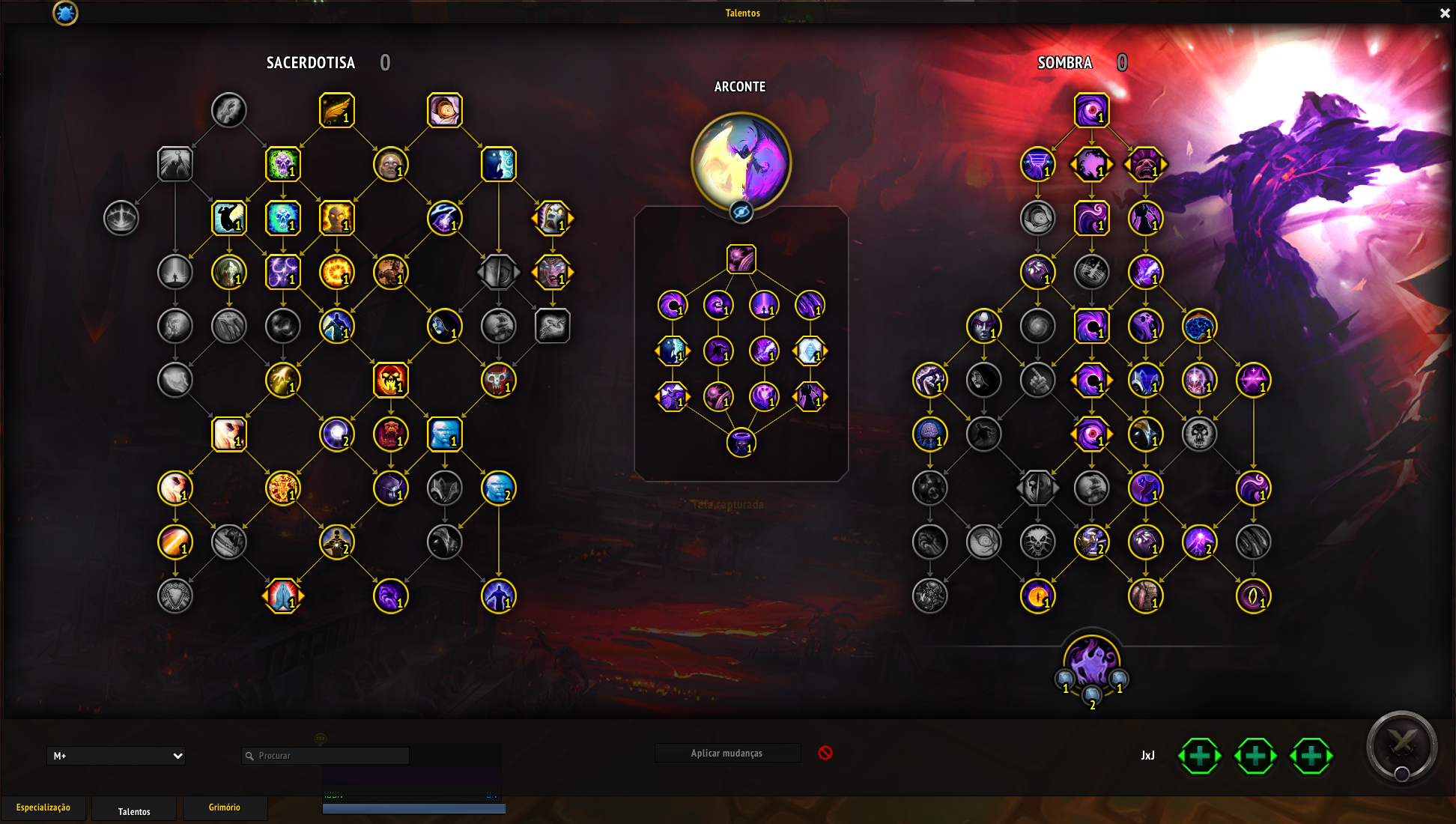This screenshot has width=1456, height=824.
Task: Click the blue bug icon at top-left
Action: pyautogui.click(x=65, y=13)
